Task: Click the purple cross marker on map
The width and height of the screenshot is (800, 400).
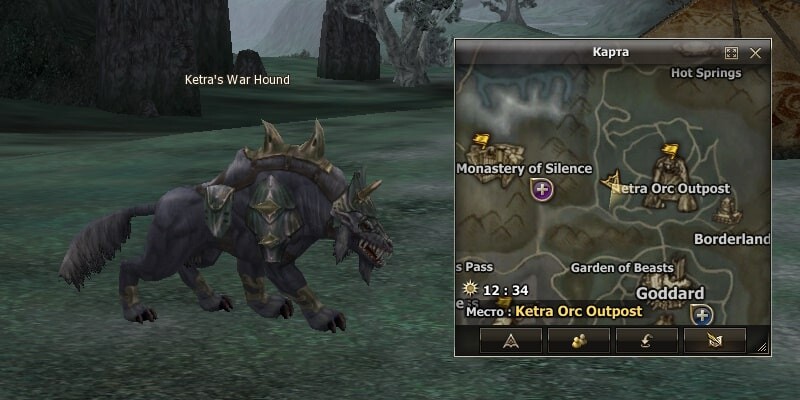Action: (543, 188)
